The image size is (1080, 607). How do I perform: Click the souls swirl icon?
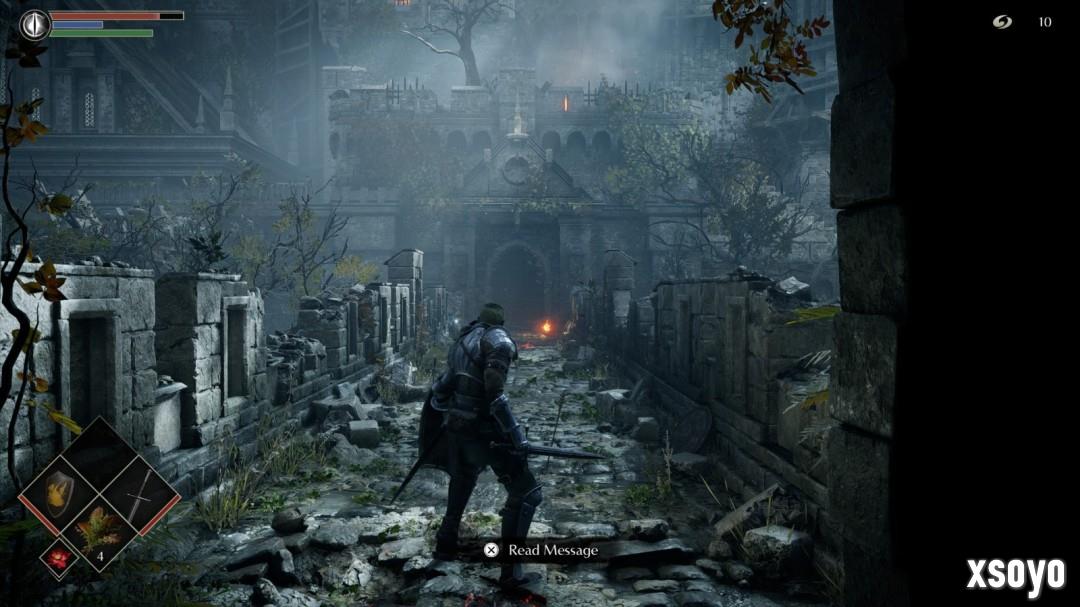tap(1002, 22)
